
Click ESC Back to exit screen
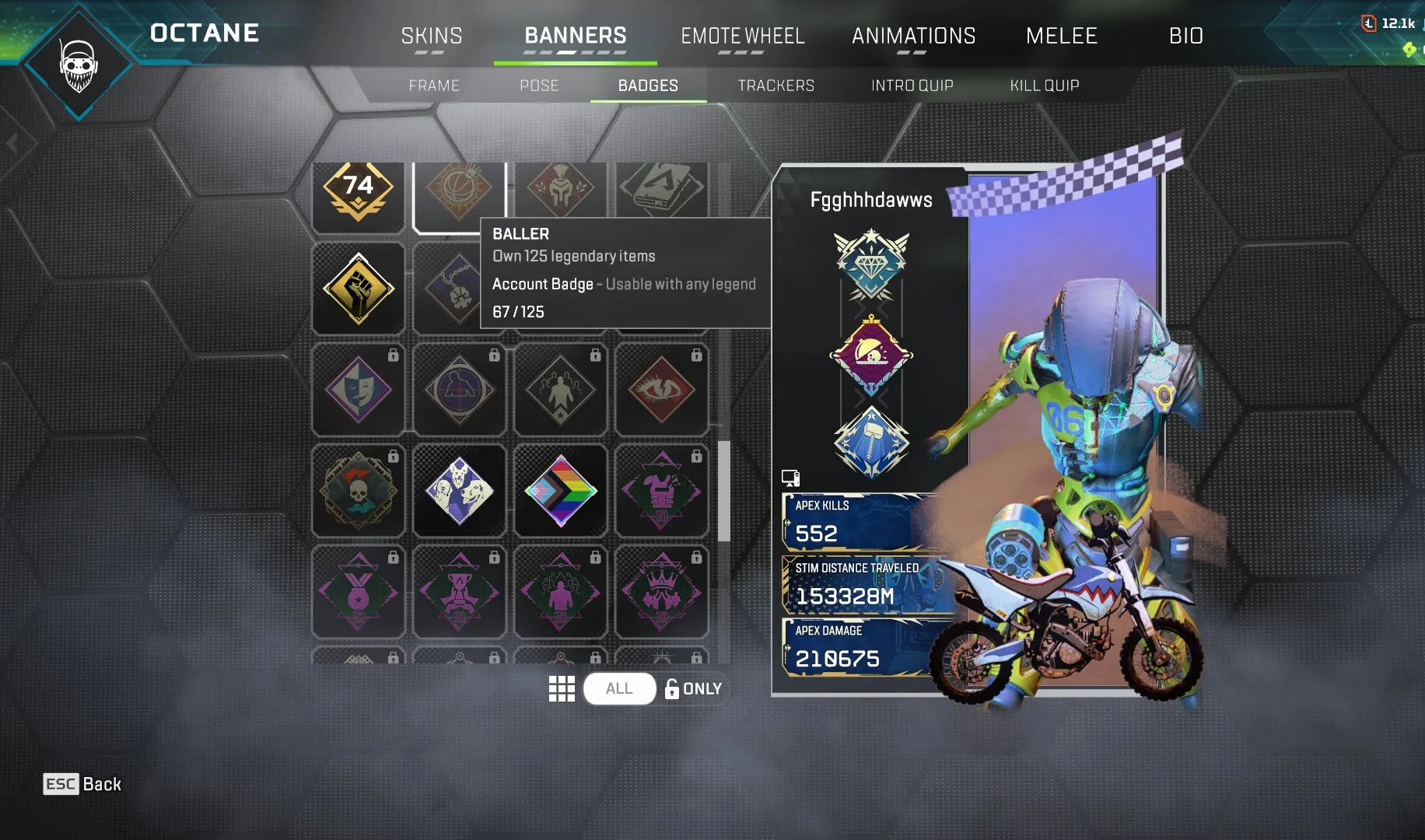(82, 784)
